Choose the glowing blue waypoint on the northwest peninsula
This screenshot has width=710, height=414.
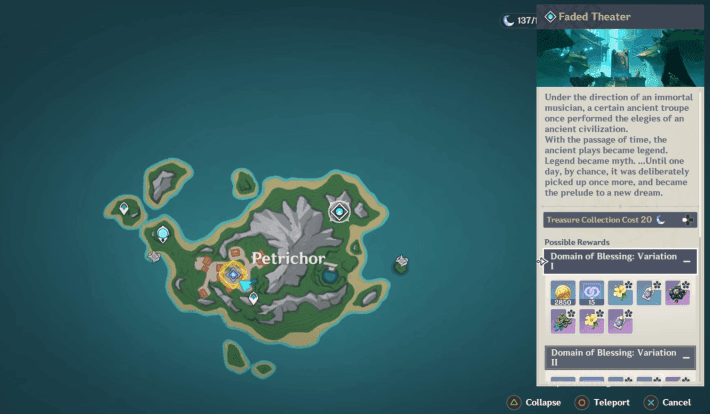tap(162, 234)
